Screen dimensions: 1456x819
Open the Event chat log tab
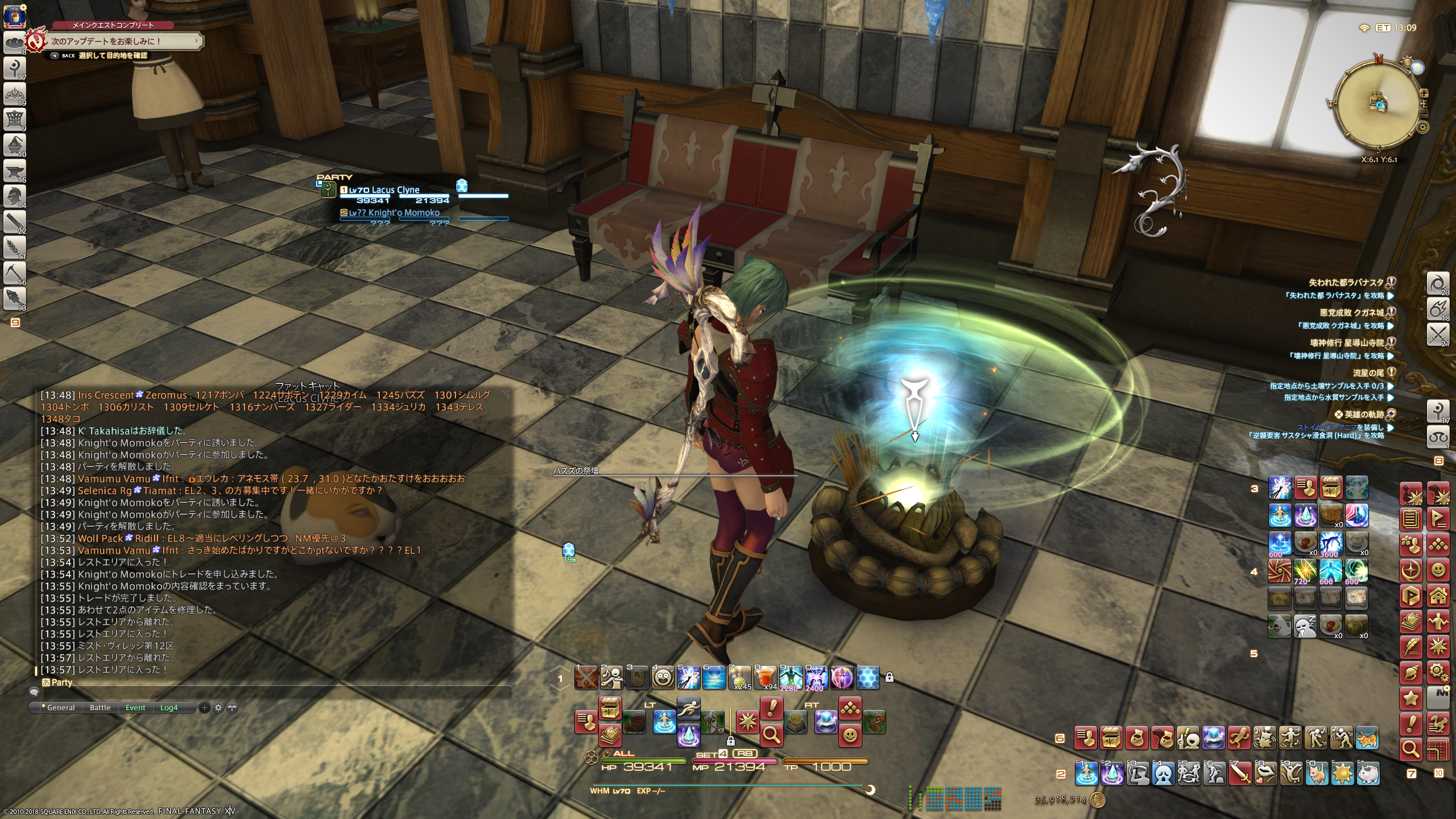click(x=135, y=708)
